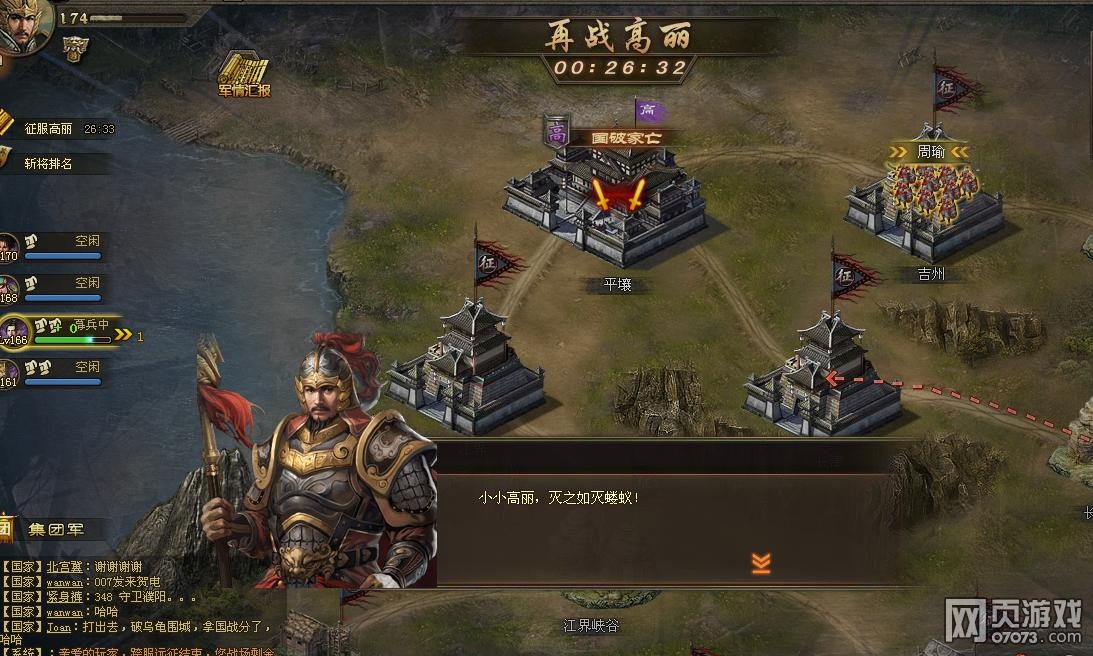Viewport: 1093px width, 656px height.
Task: Select the 吉州 city held by 周瑜
Action: pos(925,205)
